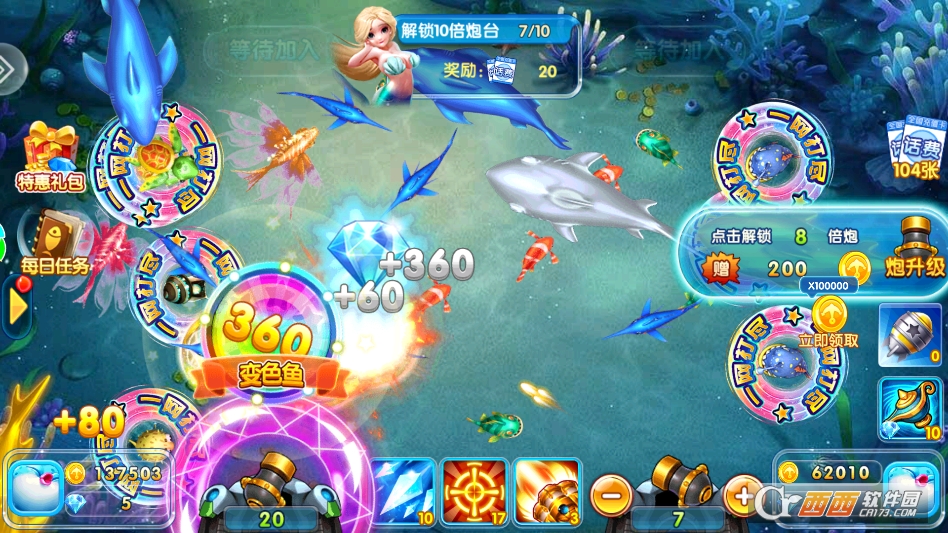Activate the fiery cannon rage skill
The image size is (948, 533).
[547, 491]
